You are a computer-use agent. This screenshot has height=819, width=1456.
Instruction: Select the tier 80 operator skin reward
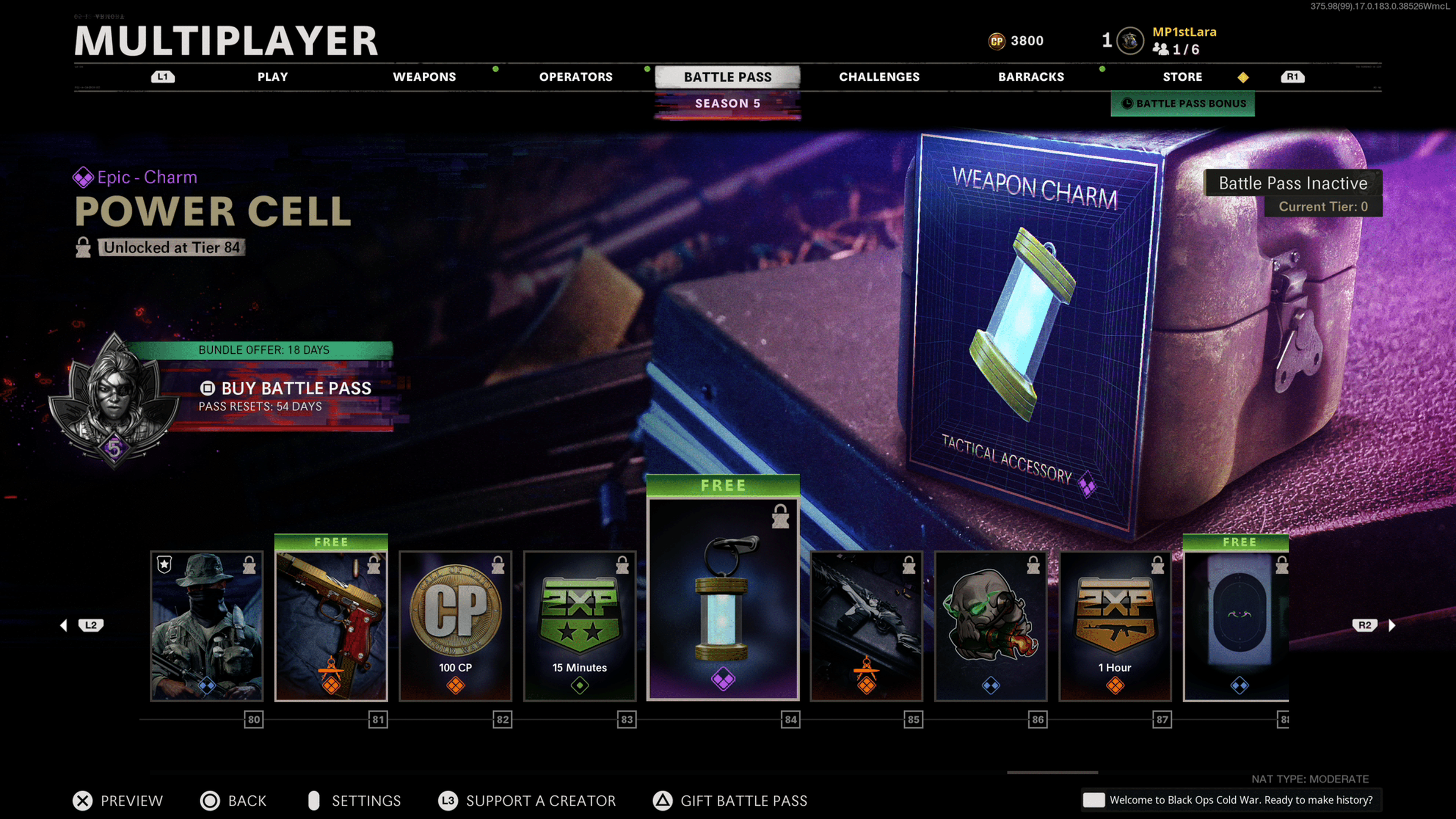[207, 626]
